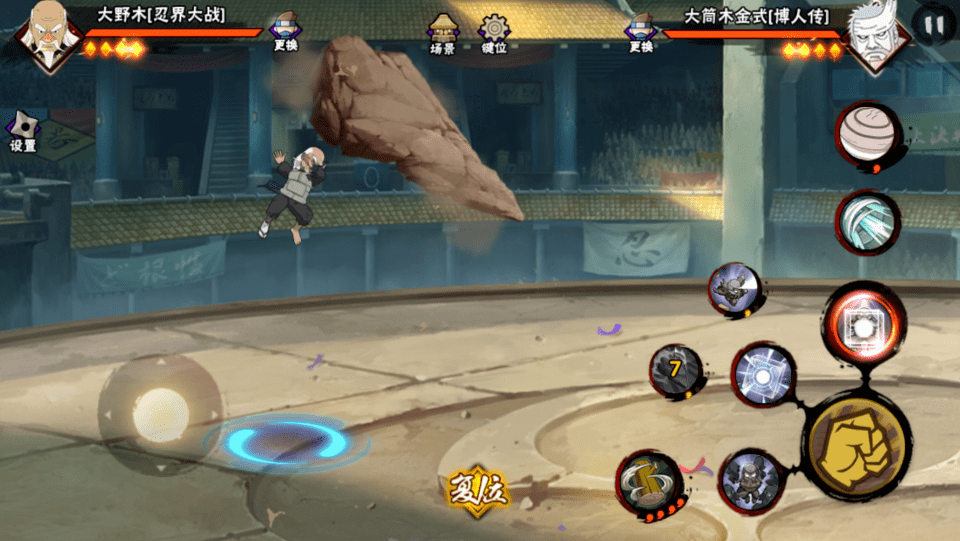The width and height of the screenshot is (960, 541).
Task: Tap 更换 next to 大筒木金式
Action: click(x=640, y=33)
